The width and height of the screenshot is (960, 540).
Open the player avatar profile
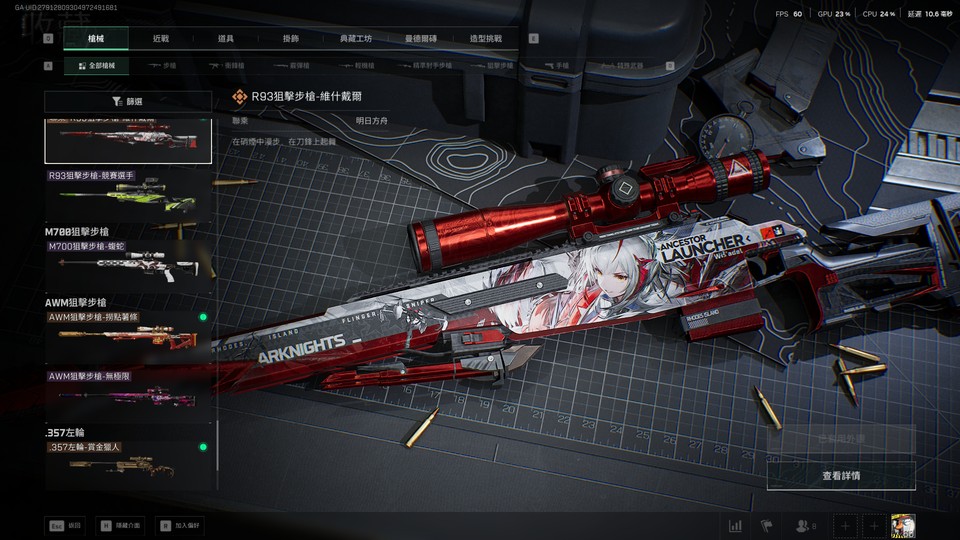(904, 525)
